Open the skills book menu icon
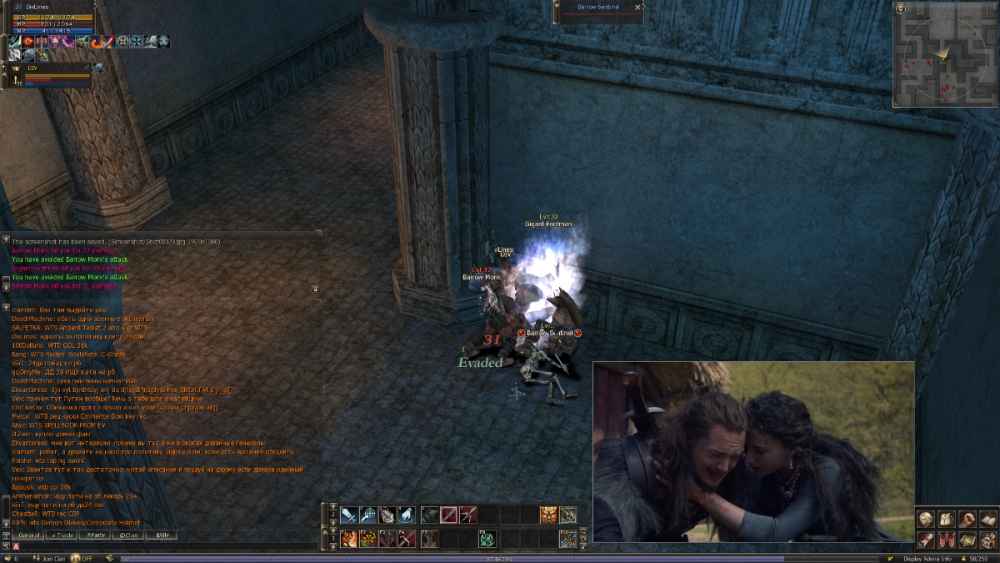 (988, 519)
